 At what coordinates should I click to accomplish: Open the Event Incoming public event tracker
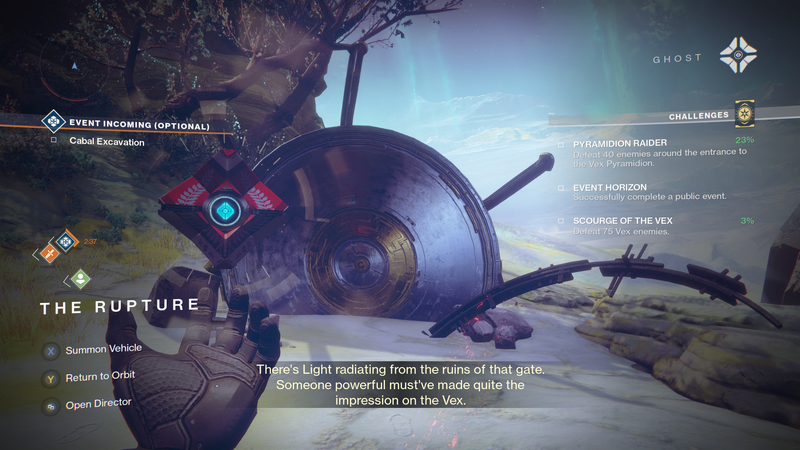(x=139, y=126)
